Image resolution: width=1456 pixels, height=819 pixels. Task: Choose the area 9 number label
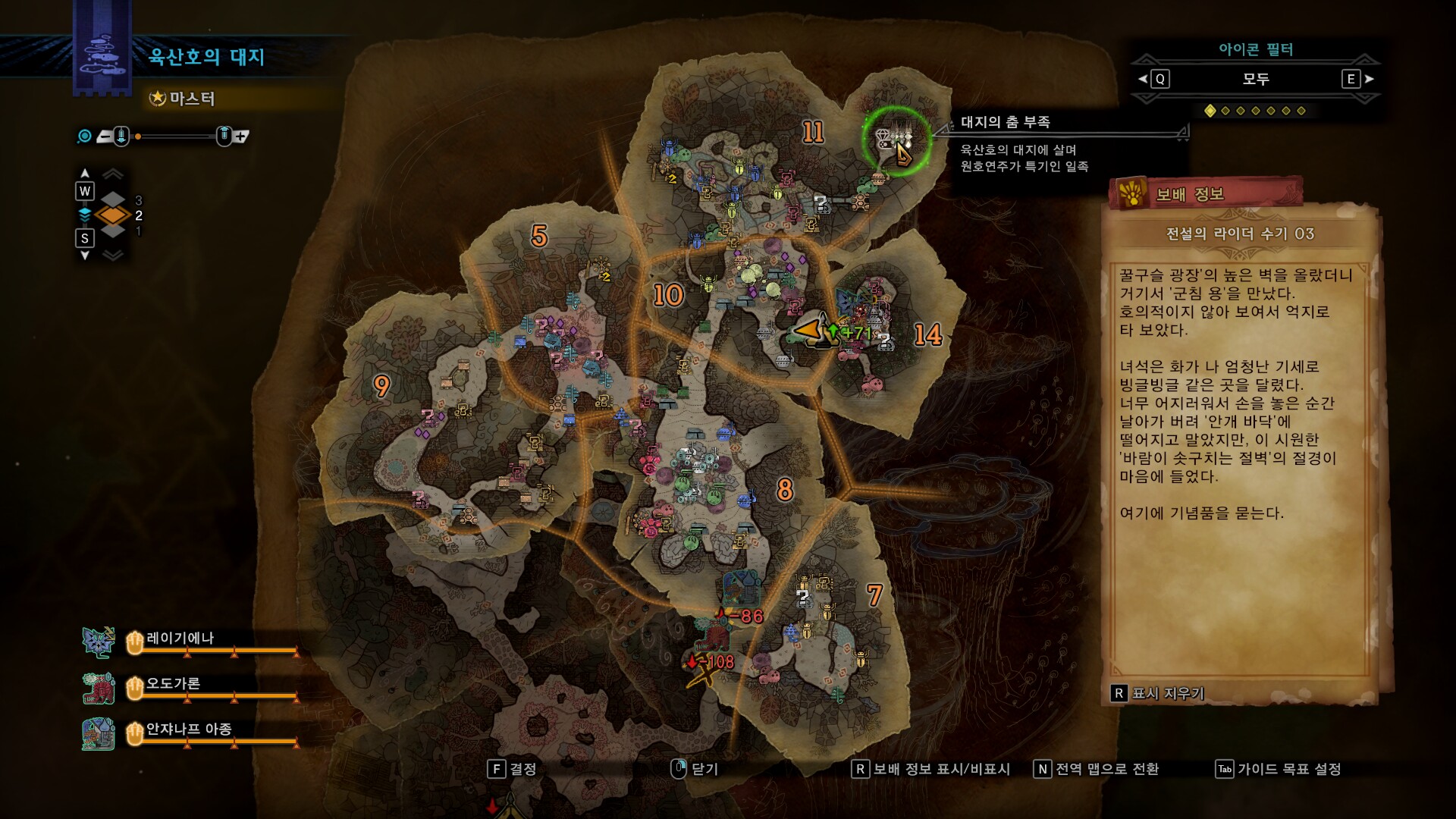381,386
